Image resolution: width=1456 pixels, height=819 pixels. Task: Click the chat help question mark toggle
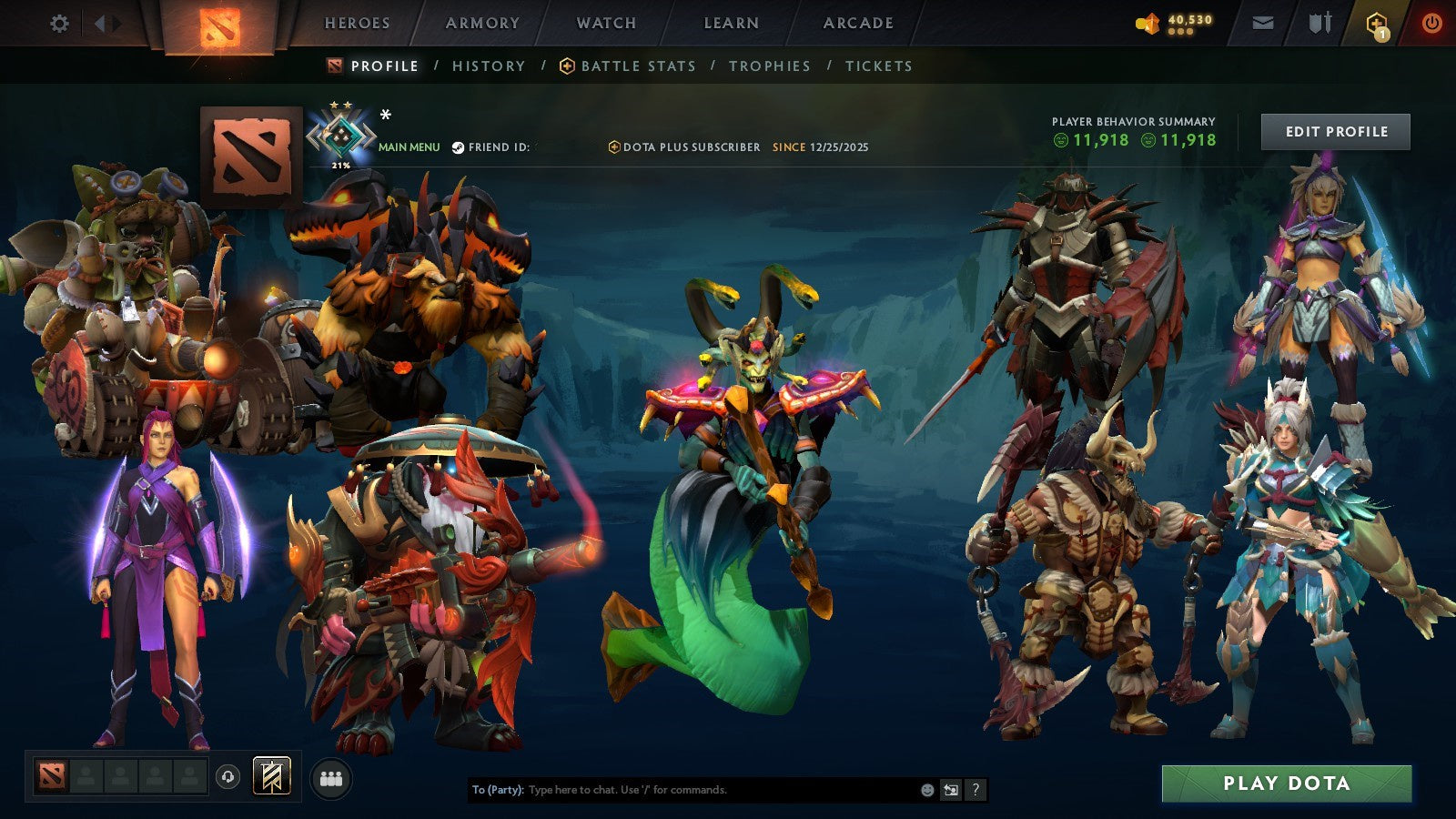point(974,791)
